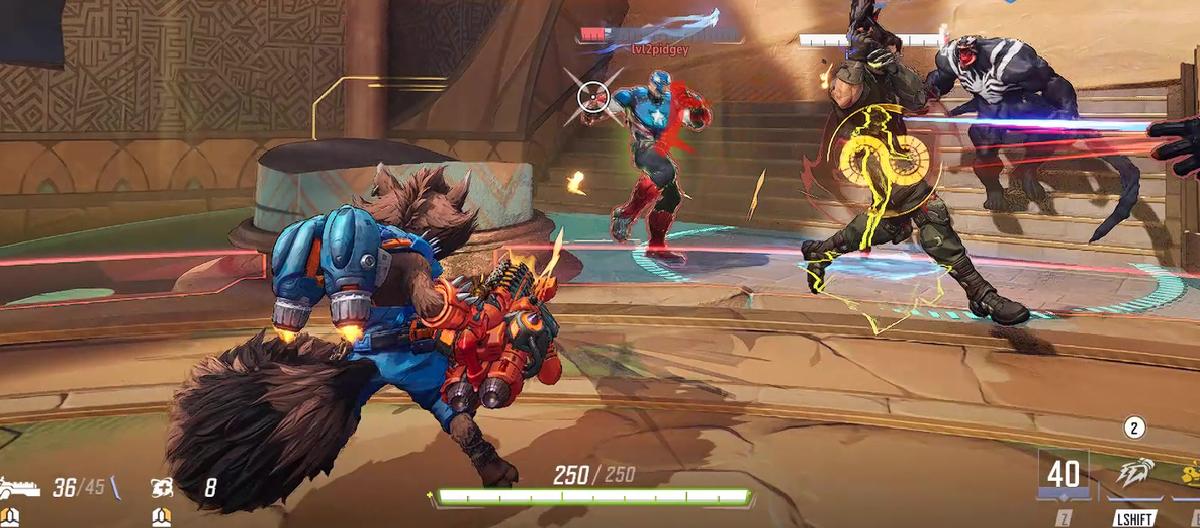Select the repair orb healing icon

click(x=161, y=488)
